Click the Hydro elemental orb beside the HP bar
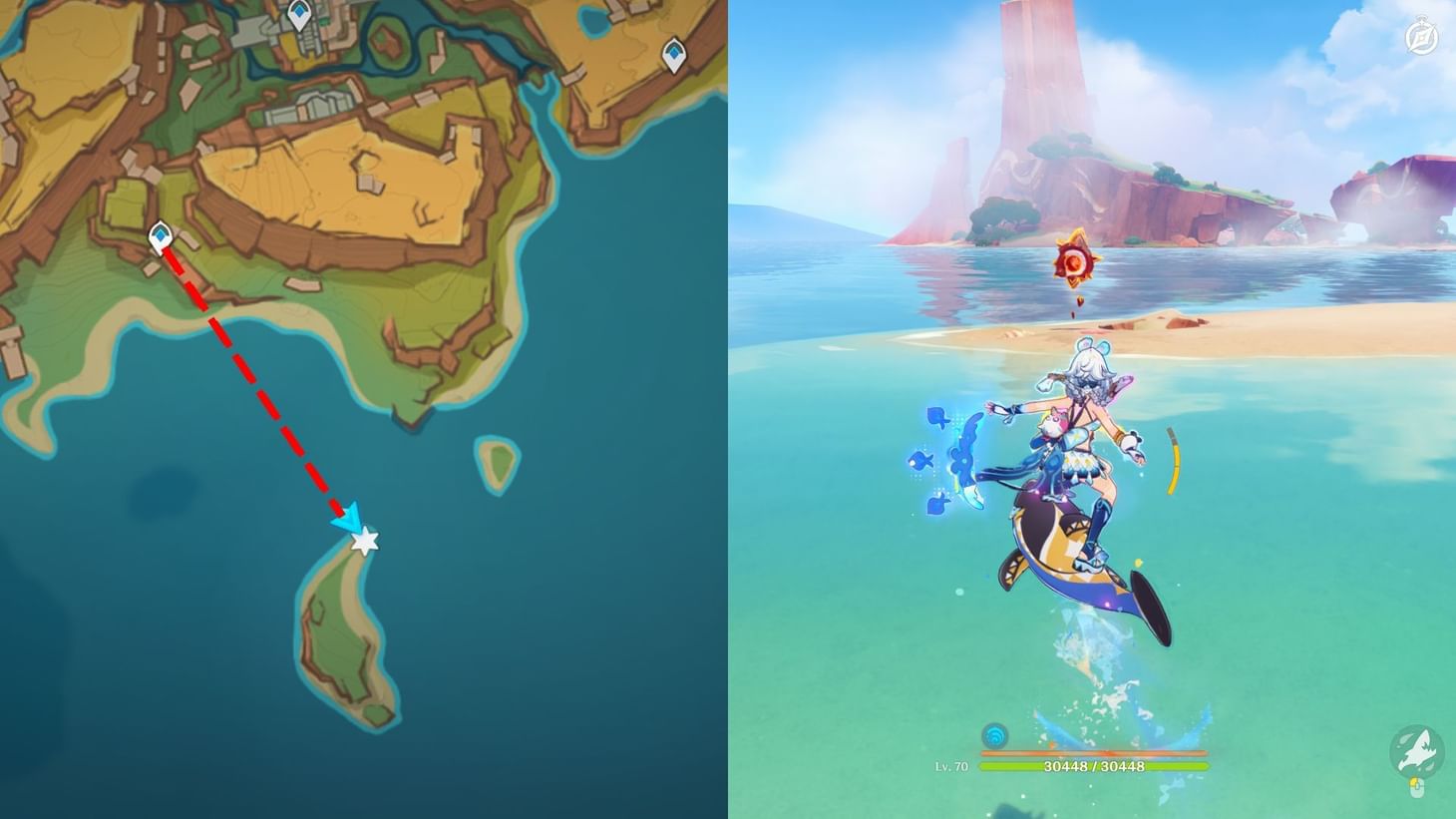 [994, 737]
